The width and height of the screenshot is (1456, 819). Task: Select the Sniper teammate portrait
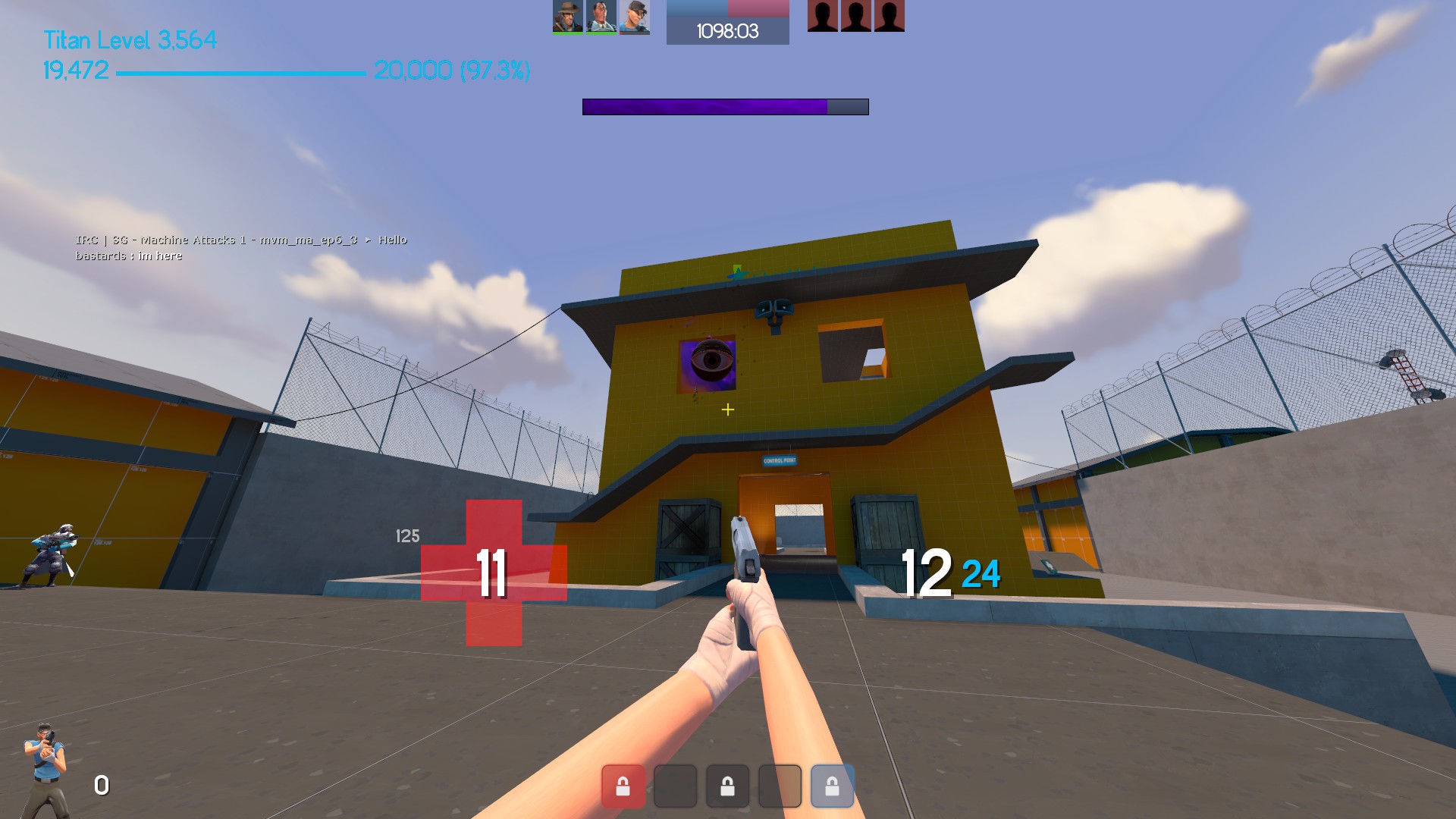click(567, 17)
